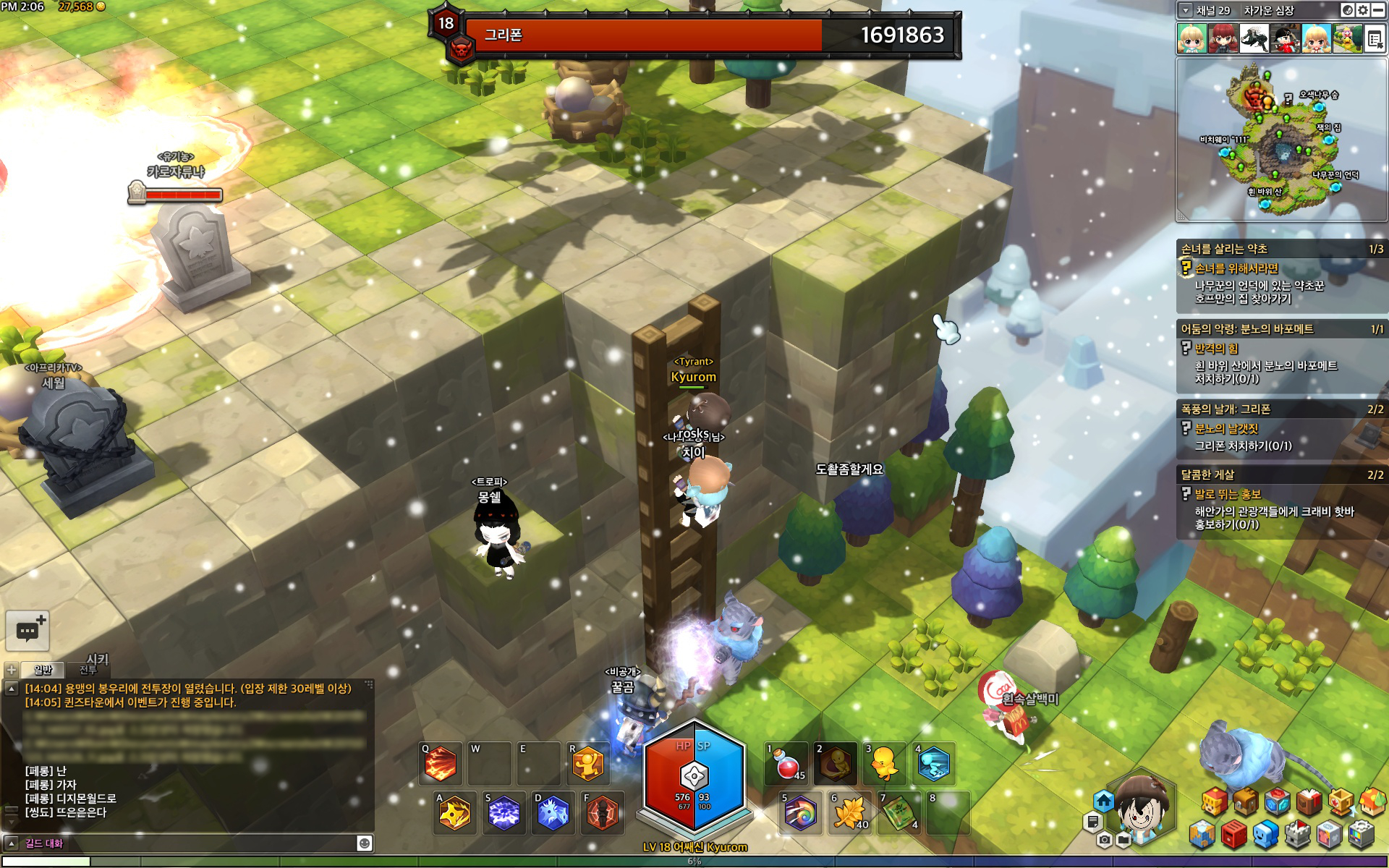Switch to the 일반 chat tab
This screenshot has height=868, width=1389.
[x=43, y=670]
